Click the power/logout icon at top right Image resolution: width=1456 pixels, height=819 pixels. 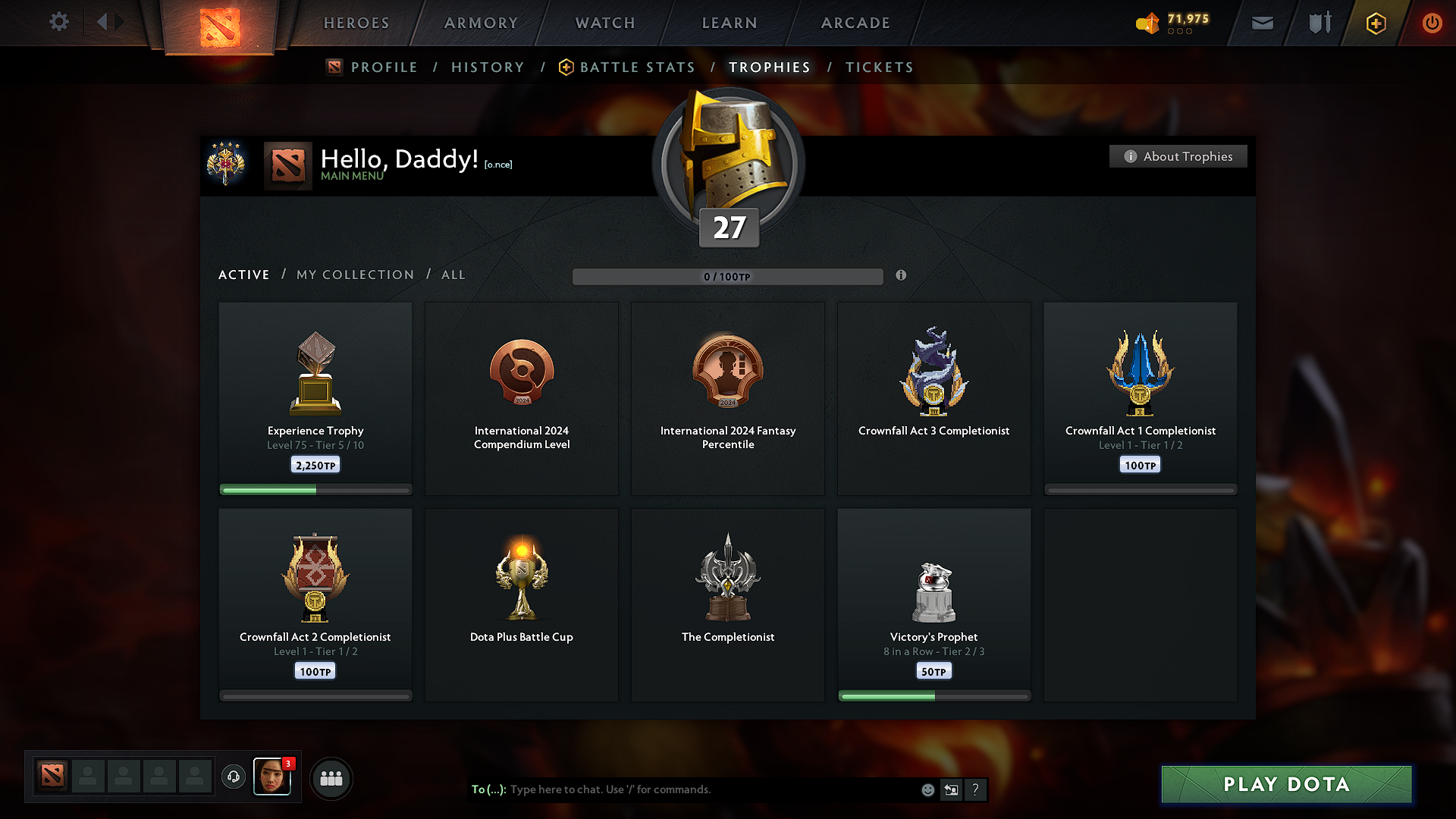click(1432, 23)
